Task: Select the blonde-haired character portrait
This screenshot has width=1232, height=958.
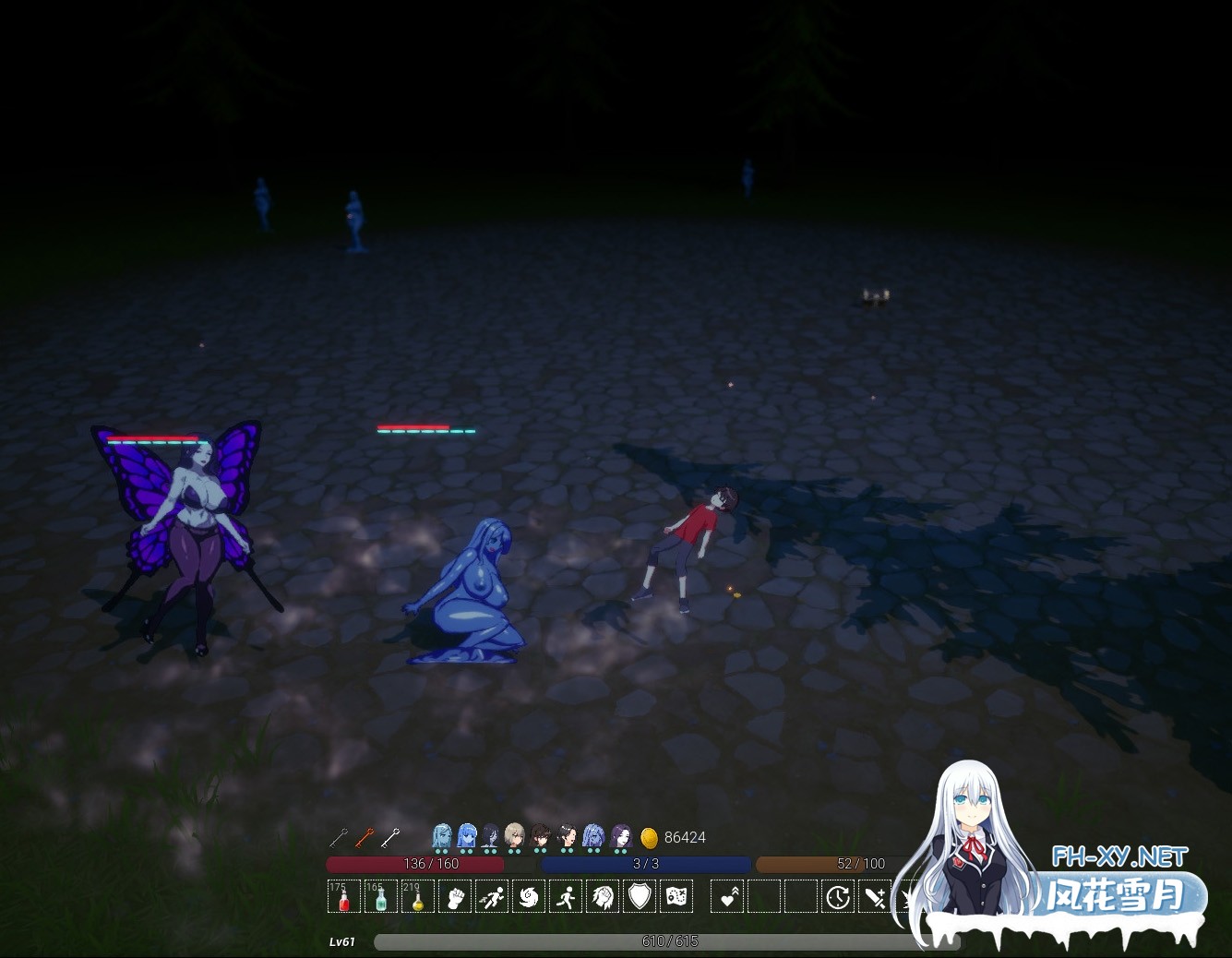Action: point(515,836)
